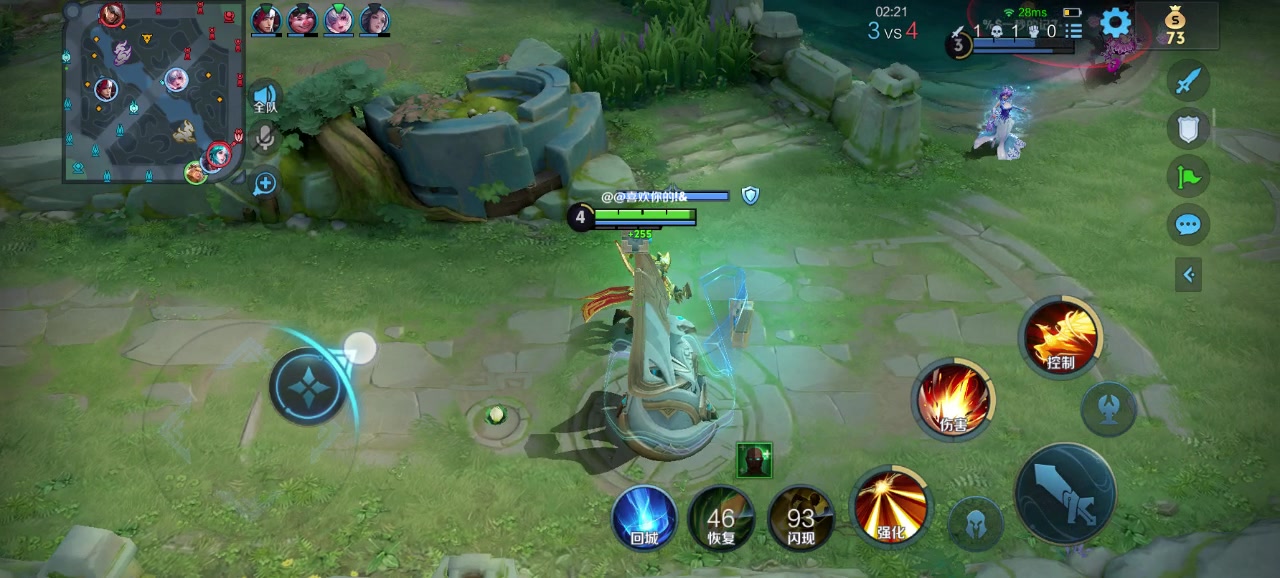The height and width of the screenshot is (578, 1280).
Task: Tap the minion-targeting helmet button
Action: [x=975, y=524]
